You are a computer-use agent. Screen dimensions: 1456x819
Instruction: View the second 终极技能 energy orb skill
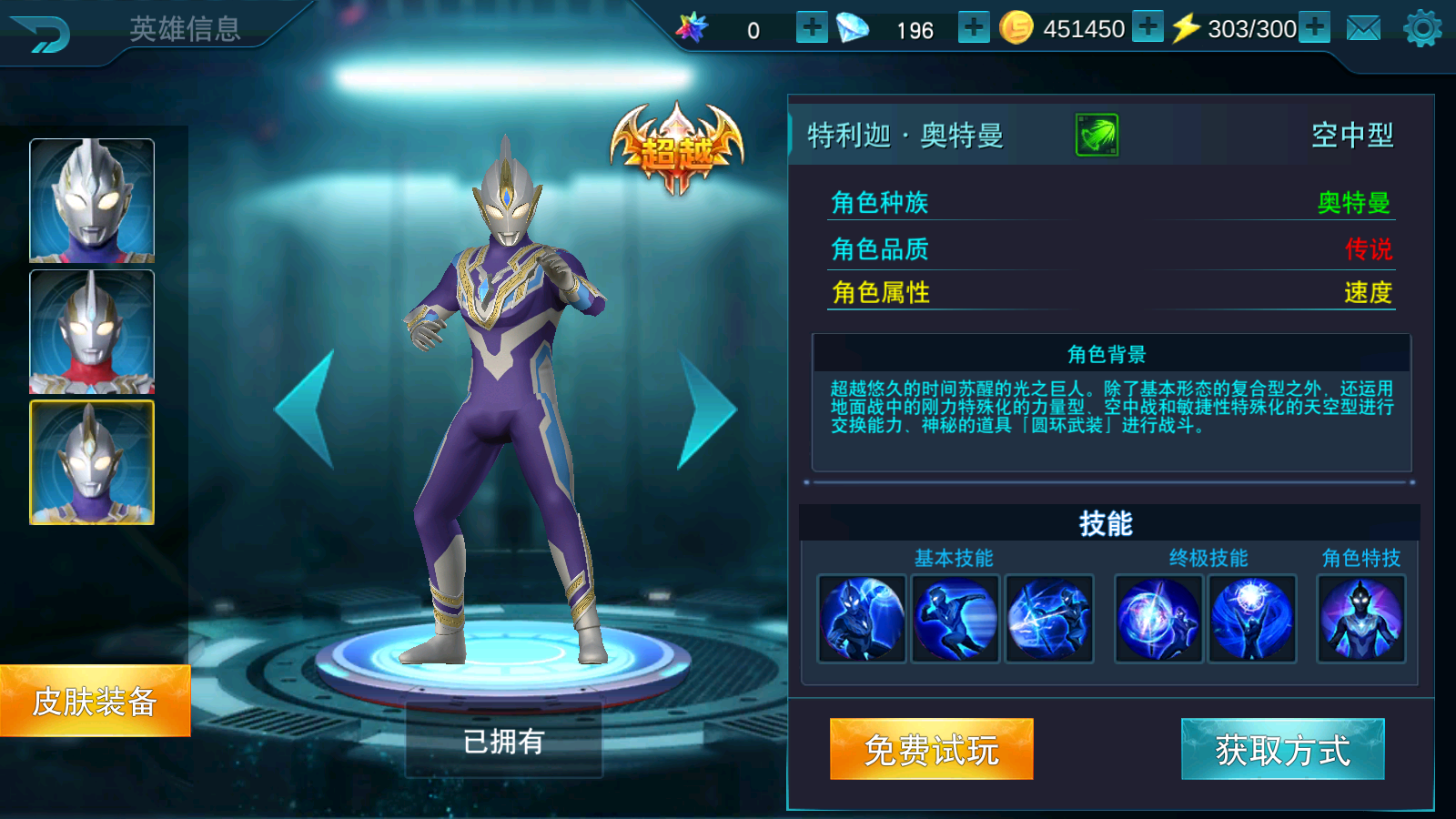(1252, 619)
